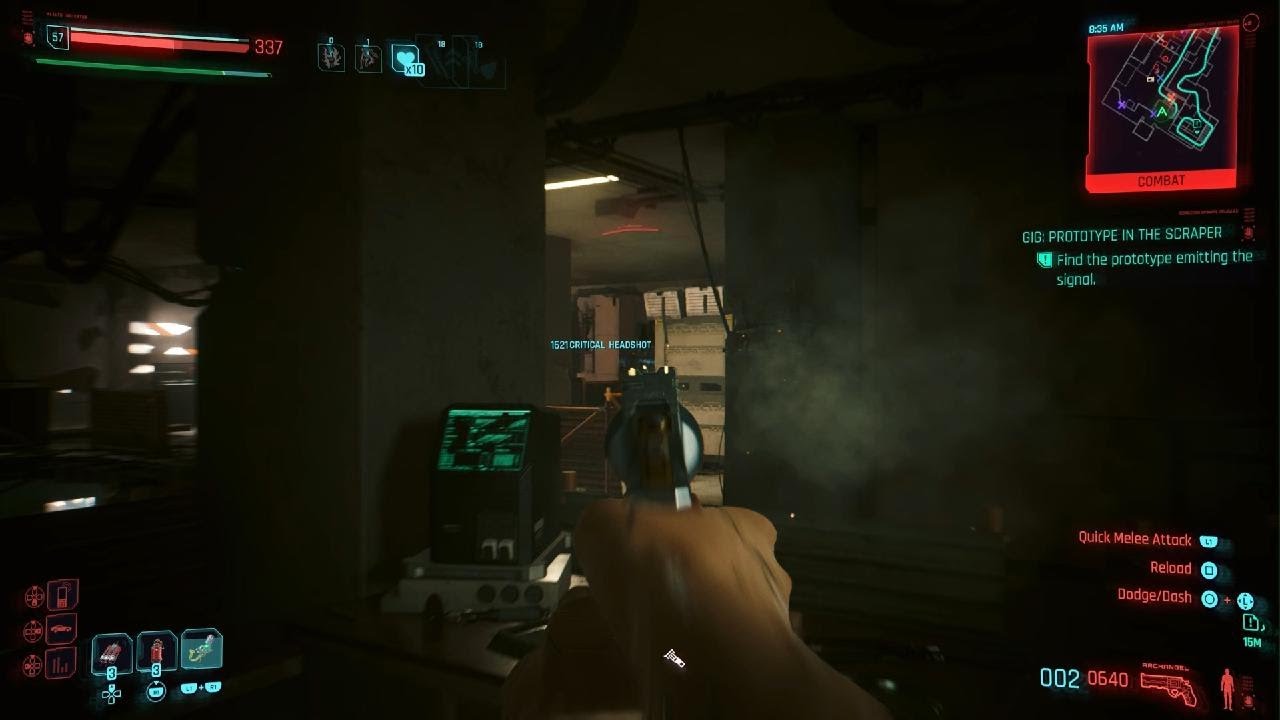The height and width of the screenshot is (720, 1280).
Task: Select the phone icon in the bottom-left shortcuts
Action: click(x=61, y=595)
